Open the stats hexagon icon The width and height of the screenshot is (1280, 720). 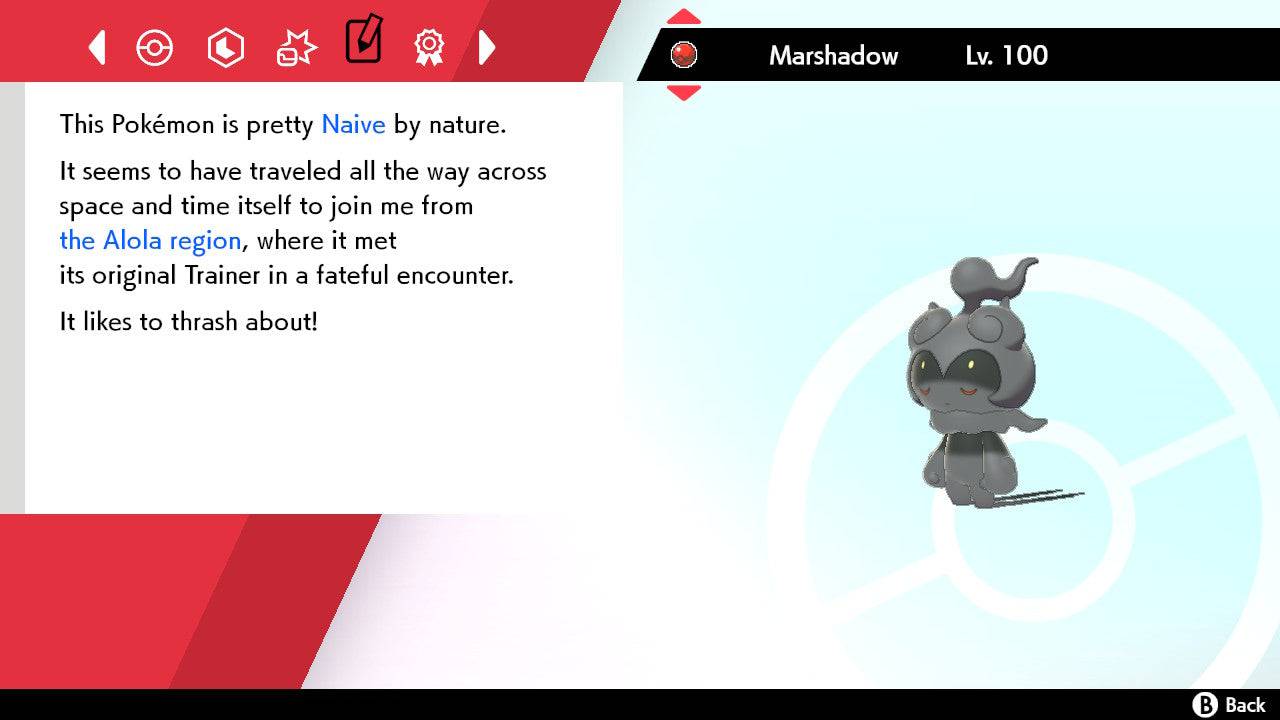226,47
